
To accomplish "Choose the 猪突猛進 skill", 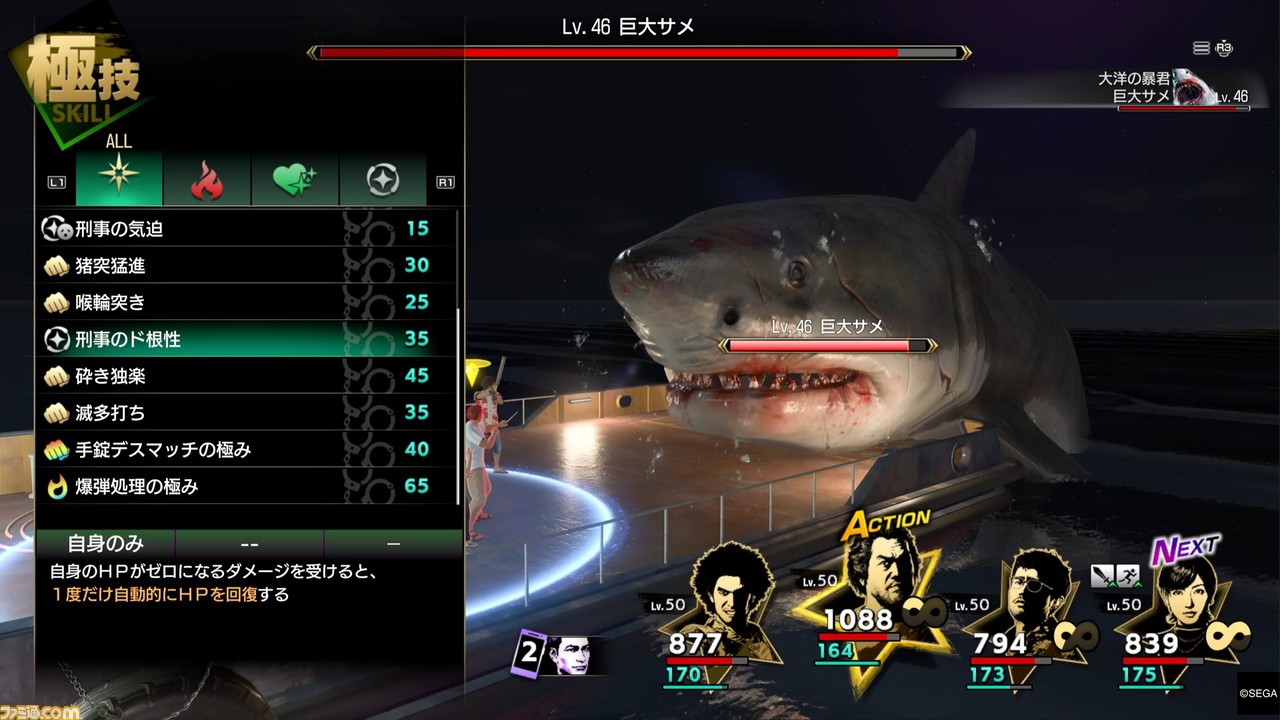I will pyautogui.click(x=240, y=266).
